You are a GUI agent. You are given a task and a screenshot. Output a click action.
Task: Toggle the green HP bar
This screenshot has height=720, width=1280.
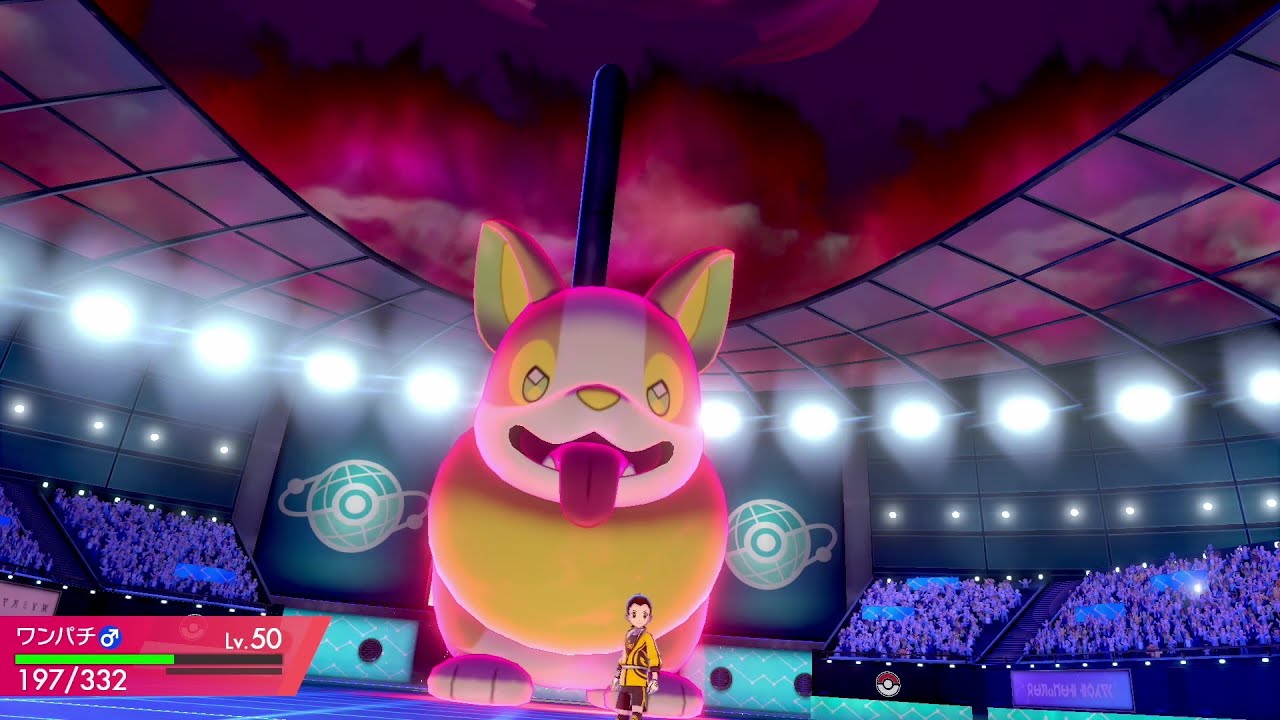(95, 658)
